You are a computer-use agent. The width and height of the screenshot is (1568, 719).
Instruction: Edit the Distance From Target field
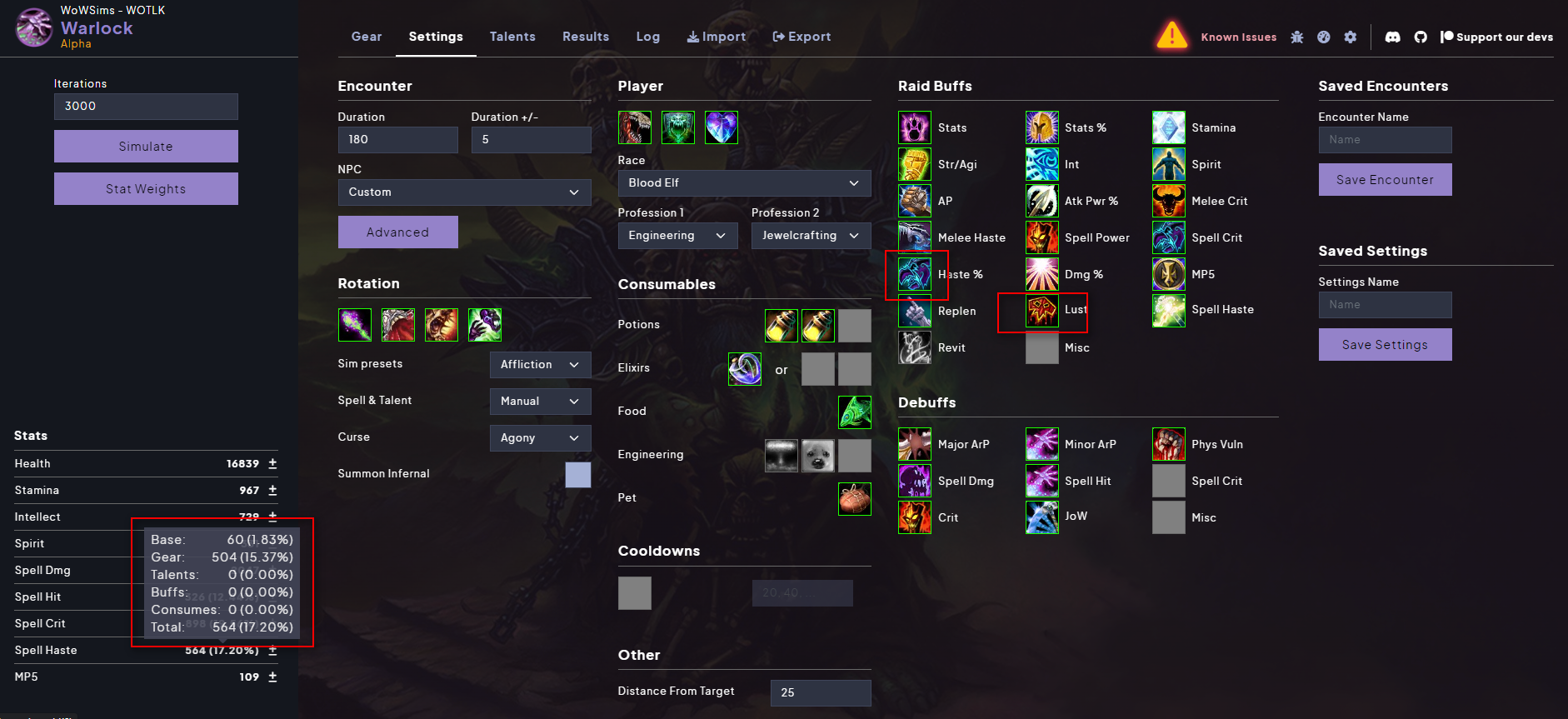tap(821, 692)
